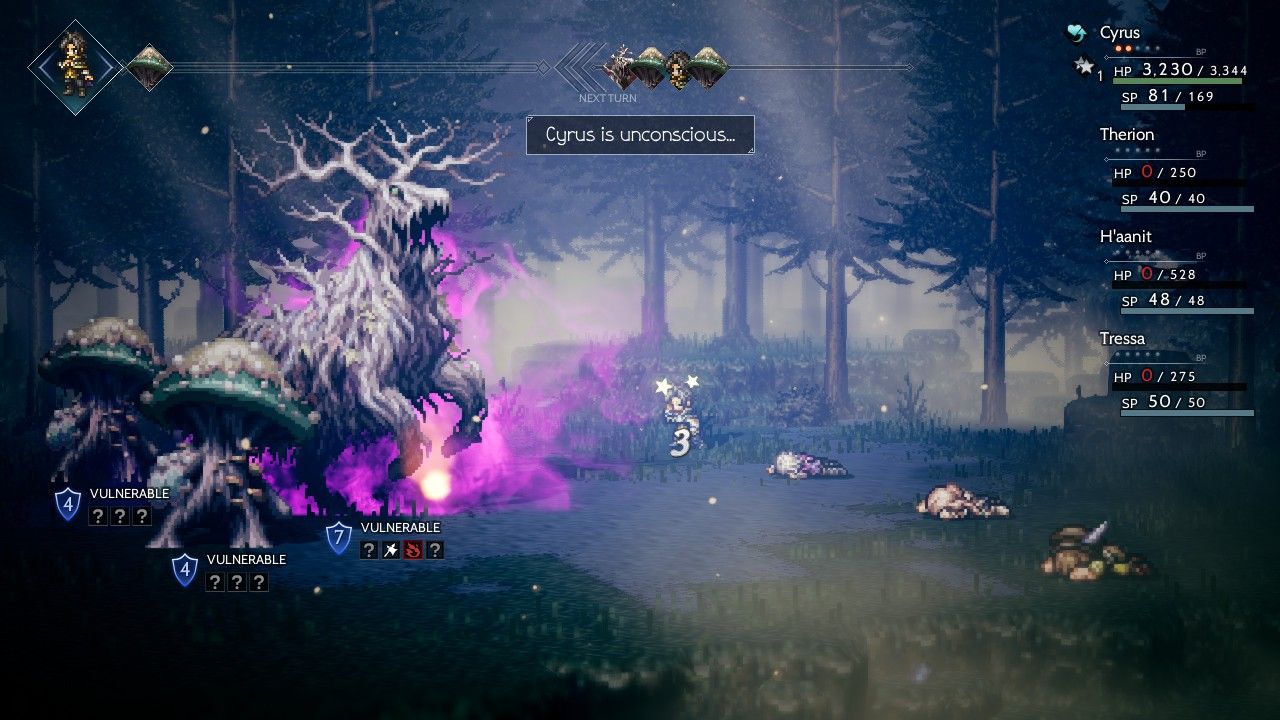1280x720 pixels.
Task: Inspect the red fire weakness icon
Action: (x=412, y=550)
